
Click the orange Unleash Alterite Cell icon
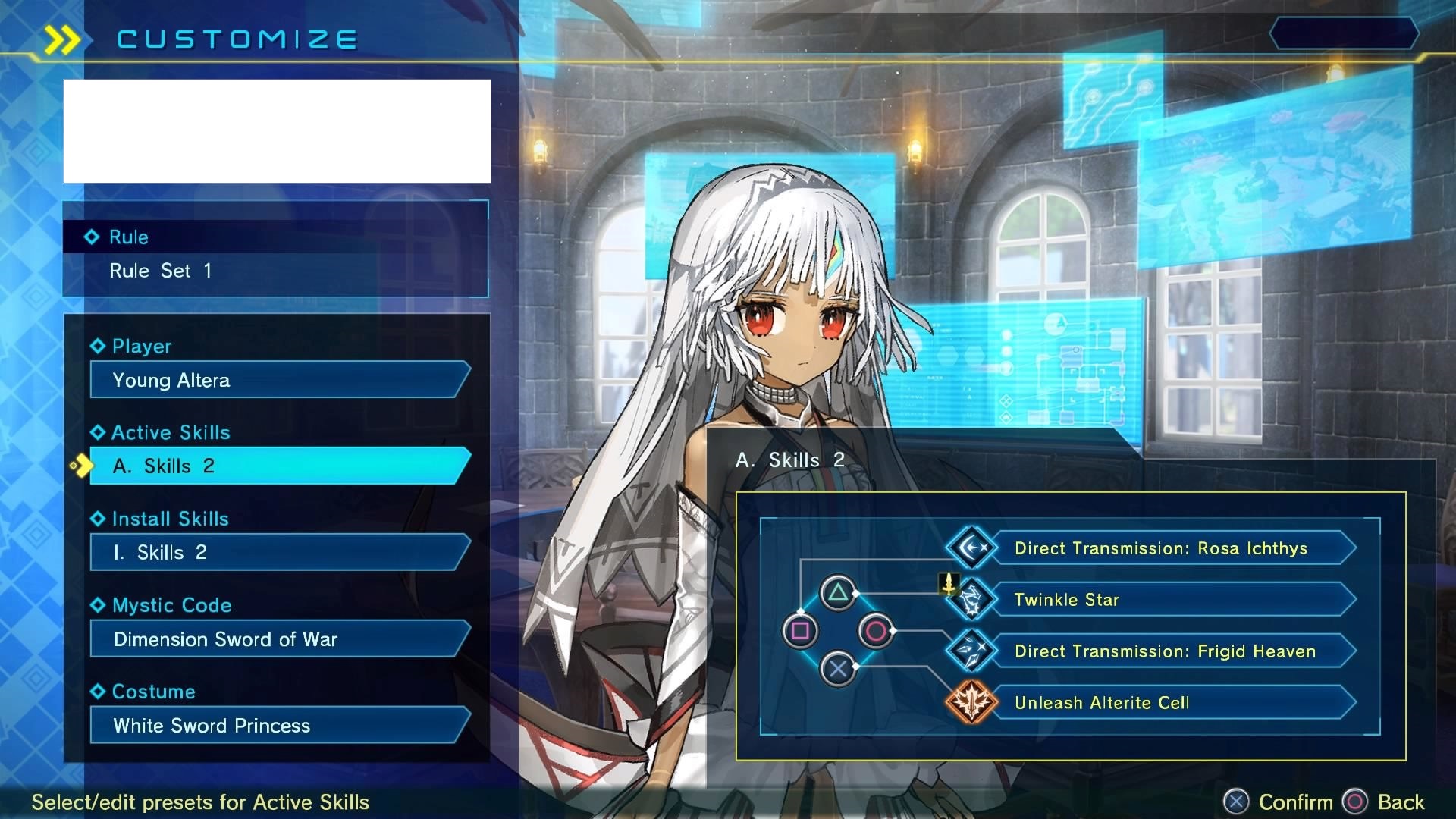(971, 702)
